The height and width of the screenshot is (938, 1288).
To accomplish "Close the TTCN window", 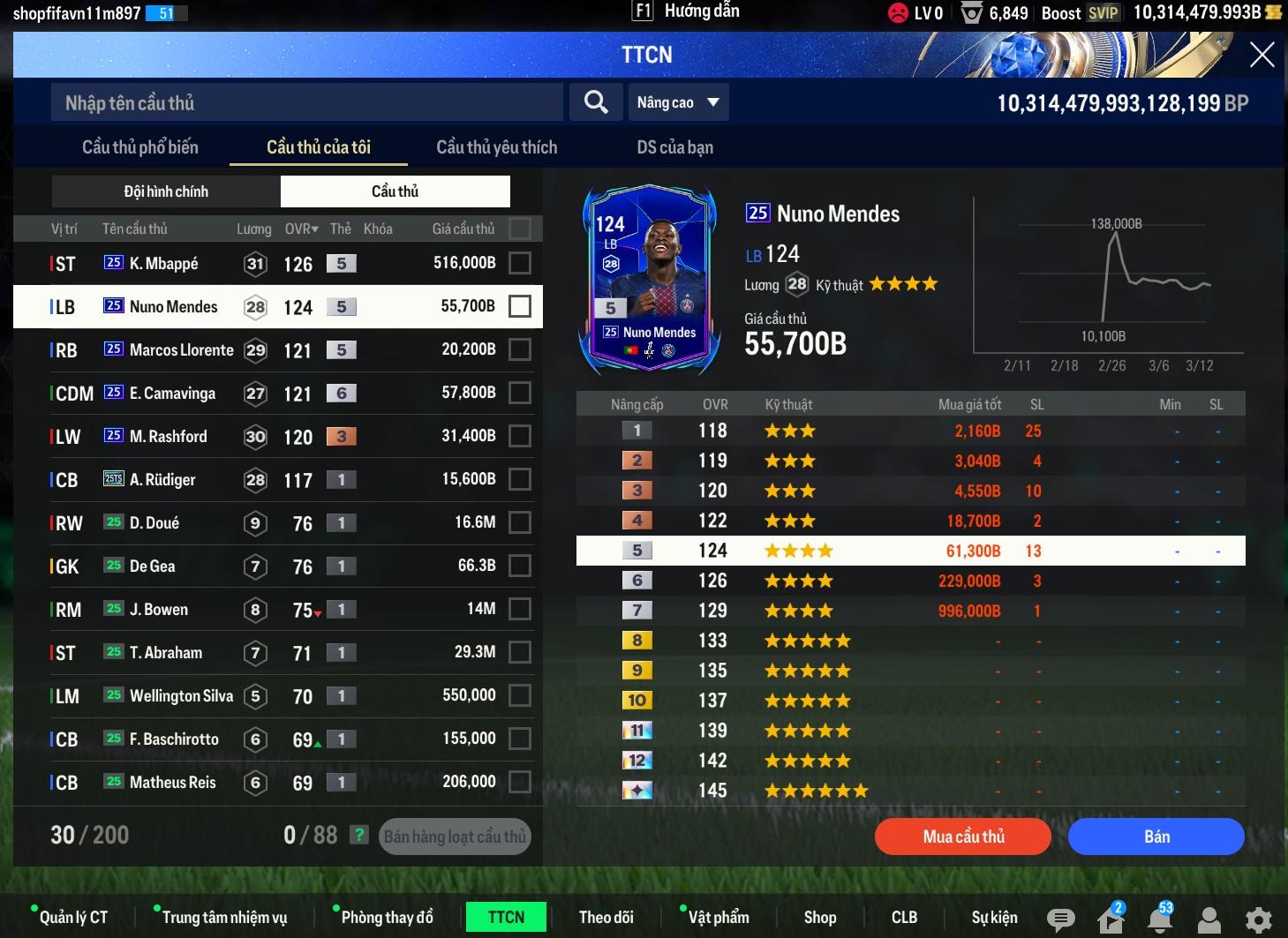I will click(x=1262, y=55).
